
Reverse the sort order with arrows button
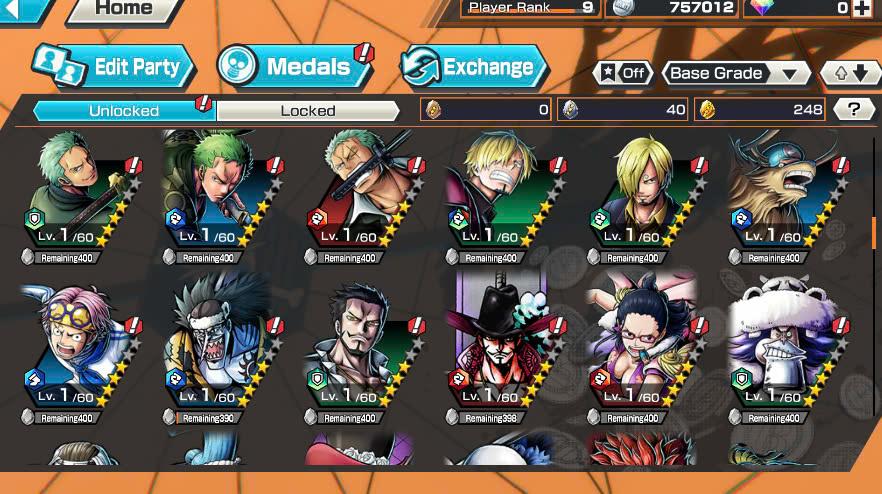(849, 73)
